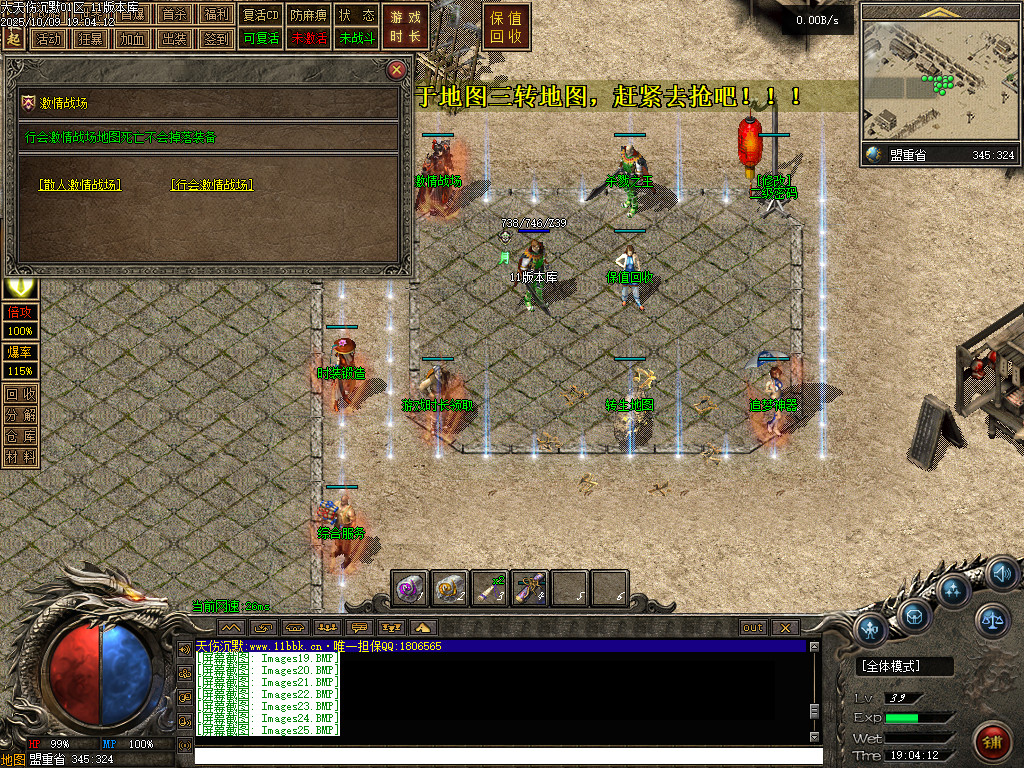Open the 福利 welfare menu

click(216, 15)
